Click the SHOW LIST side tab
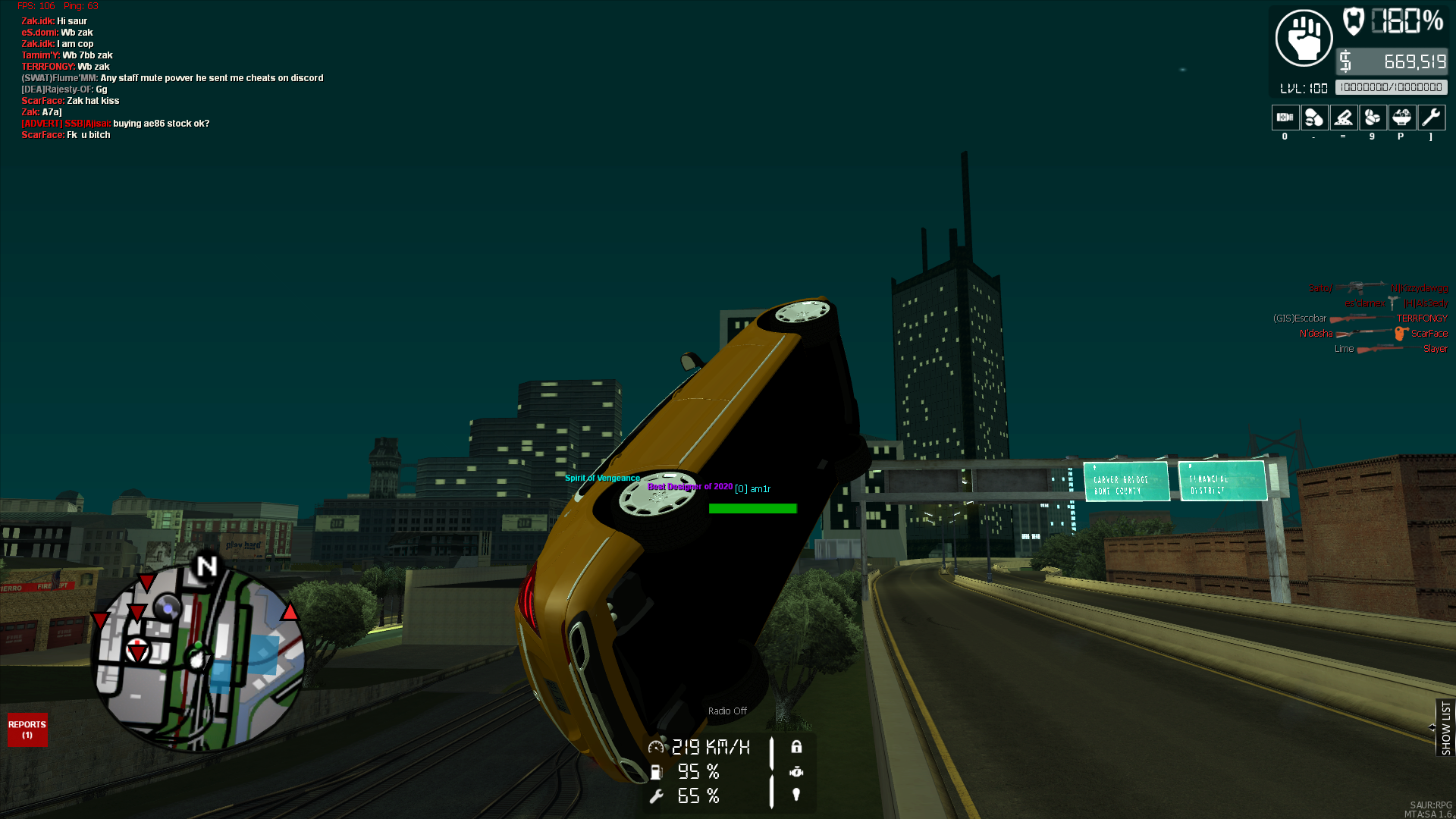The width and height of the screenshot is (1456, 819). [x=1445, y=727]
